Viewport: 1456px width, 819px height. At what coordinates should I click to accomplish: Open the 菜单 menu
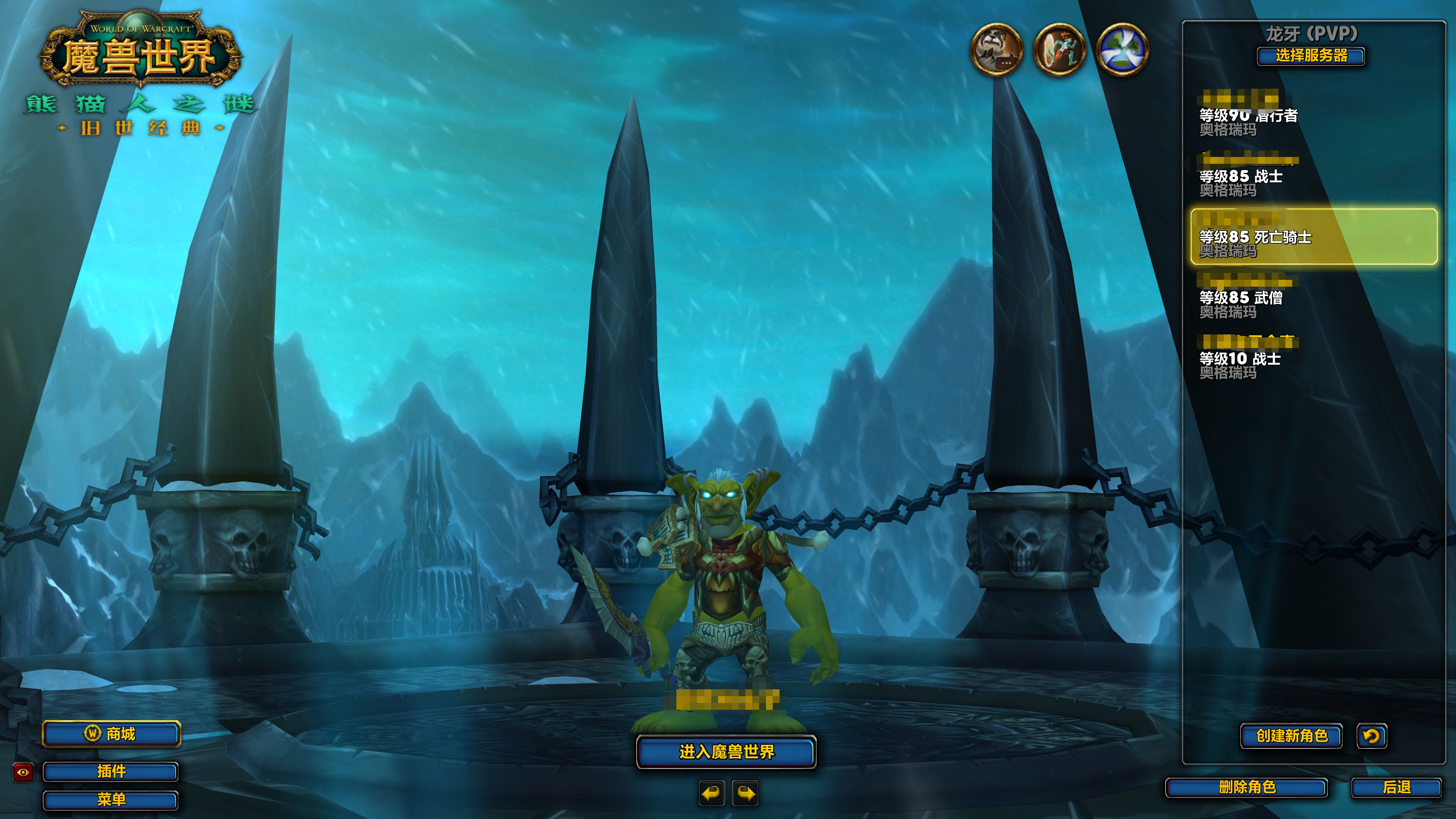[x=111, y=799]
